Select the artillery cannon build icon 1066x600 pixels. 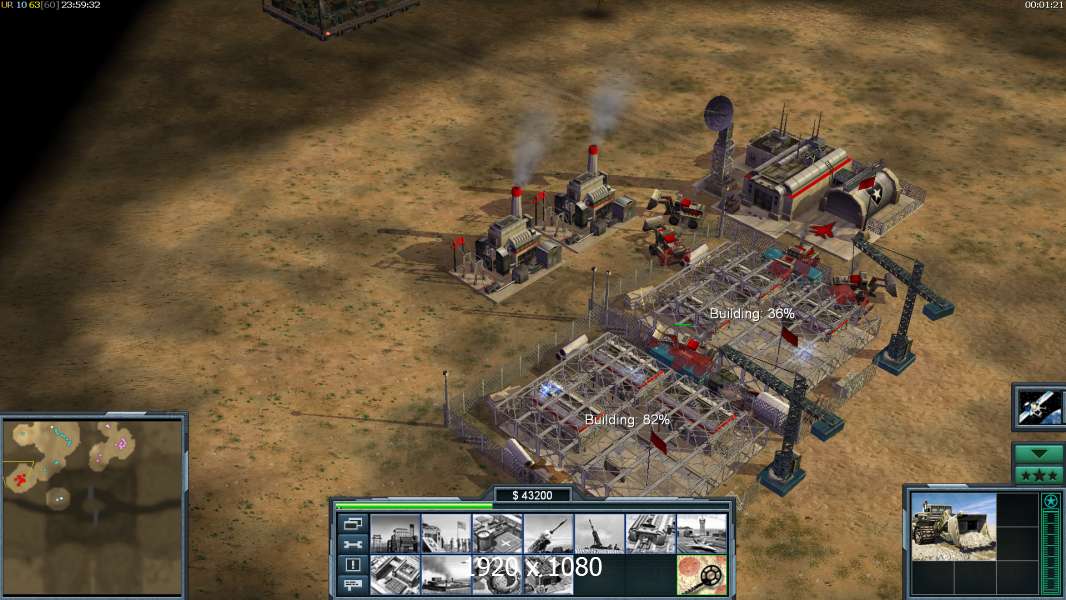pos(599,534)
